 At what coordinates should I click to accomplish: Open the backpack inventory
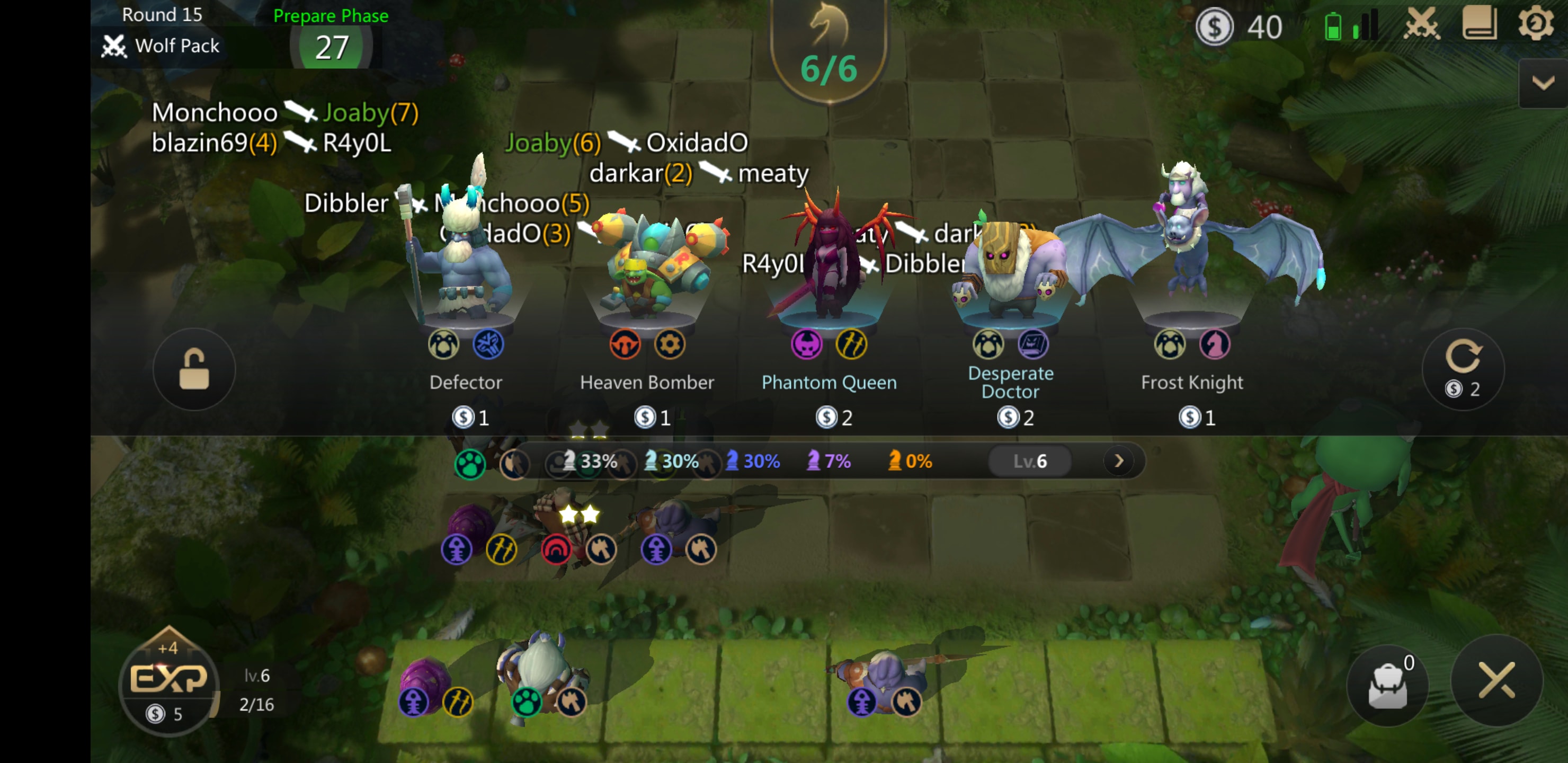1387,686
